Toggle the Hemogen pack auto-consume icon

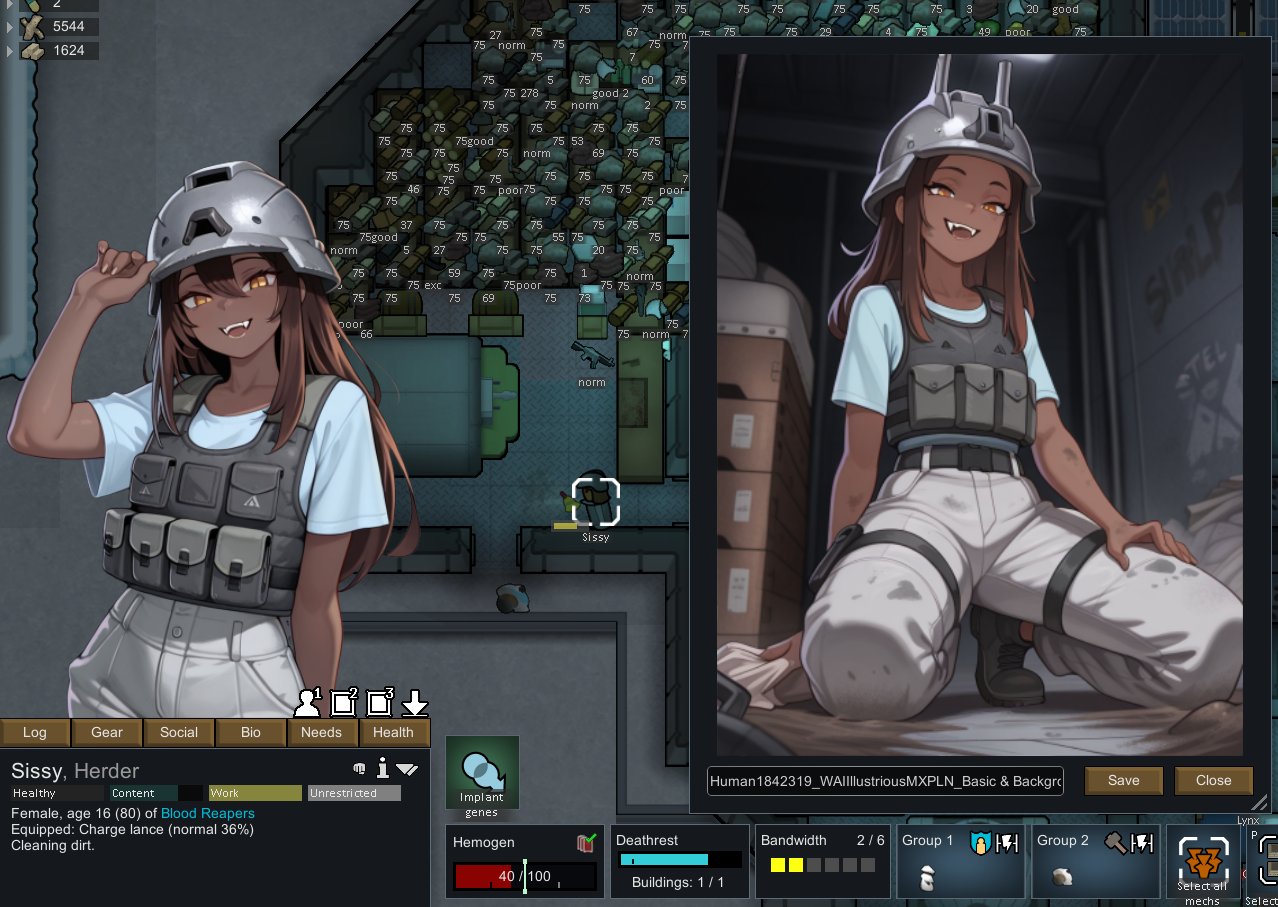[587, 843]
